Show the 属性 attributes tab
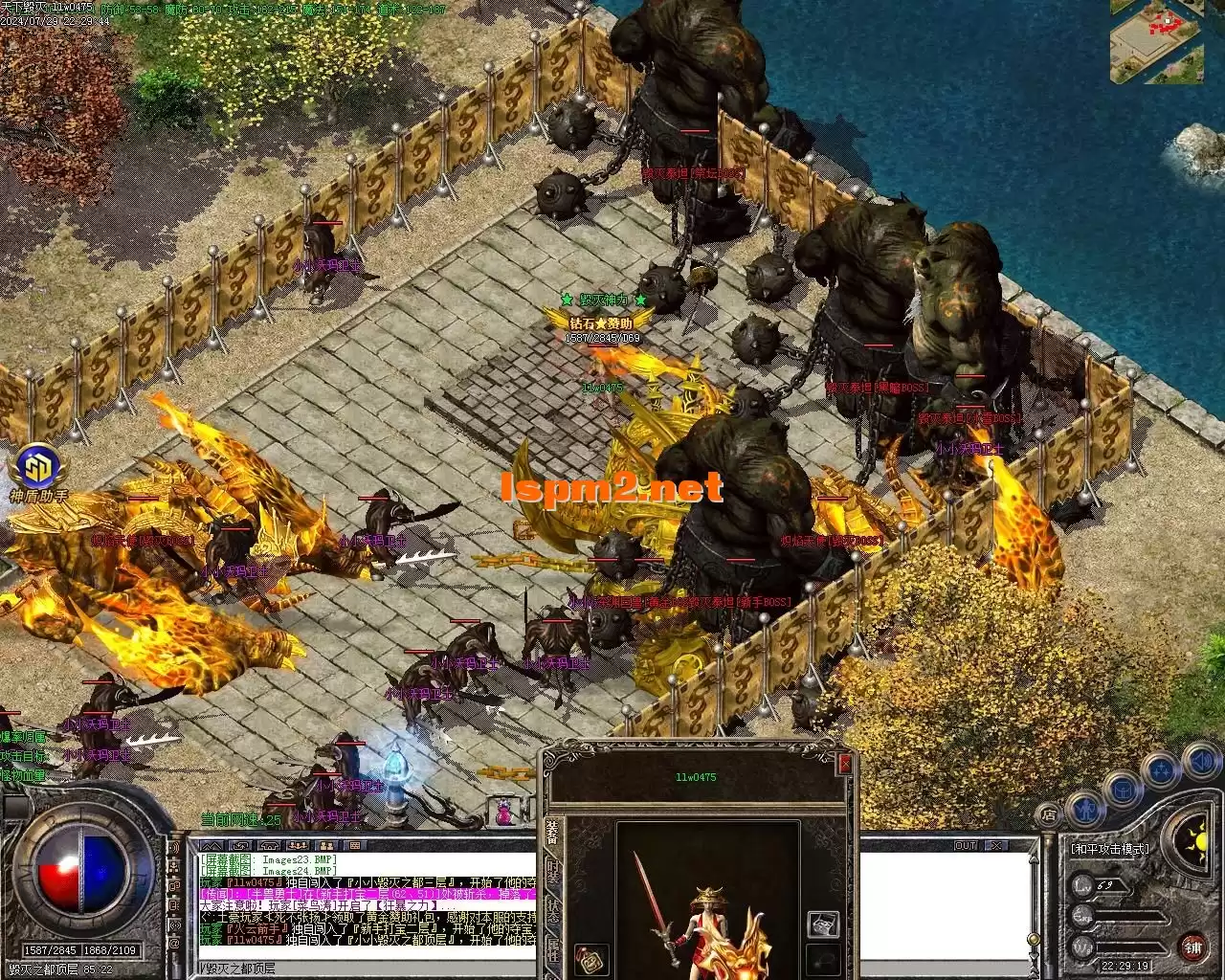 553,949
